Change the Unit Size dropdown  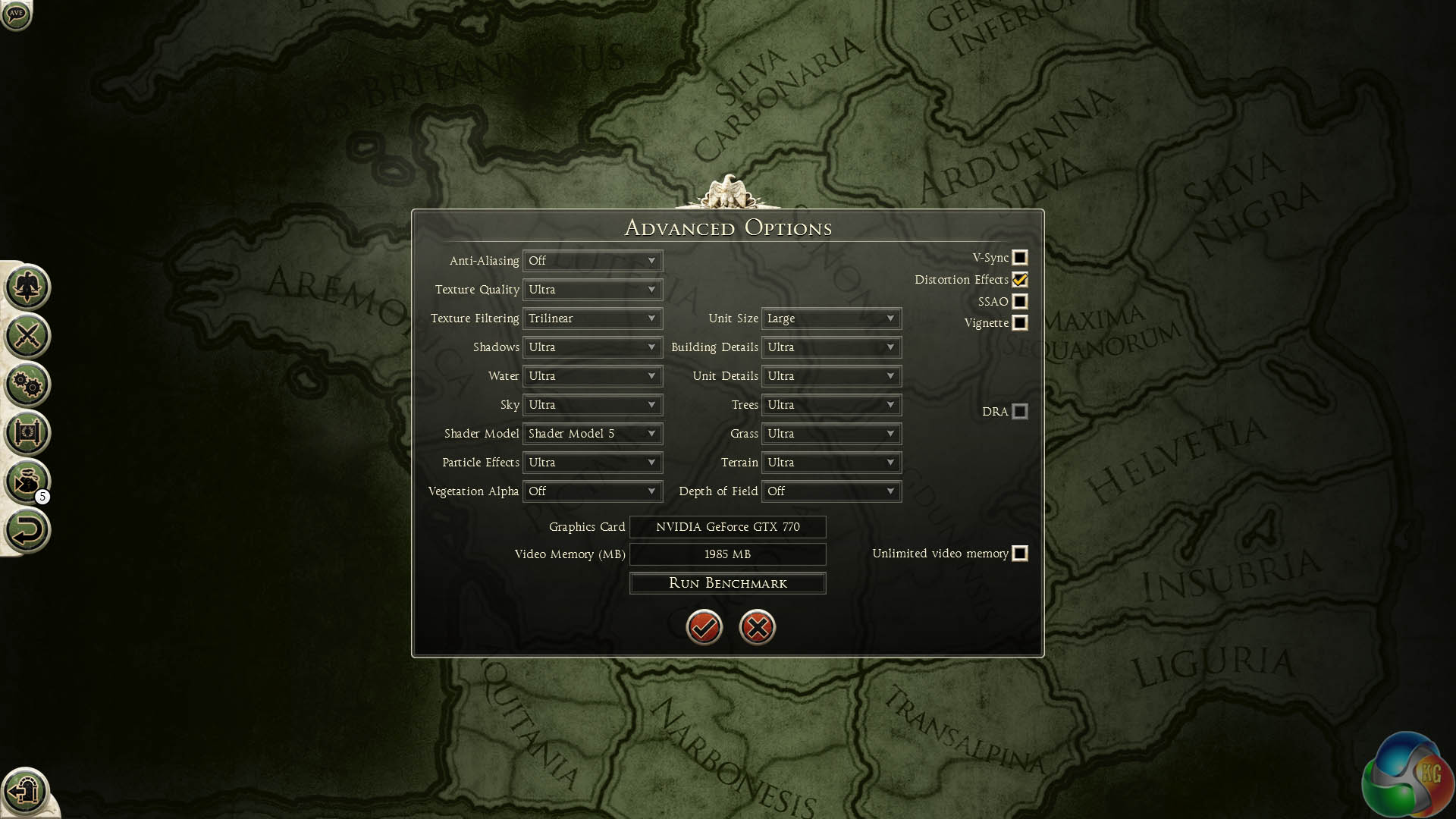(x=831, y=318)
